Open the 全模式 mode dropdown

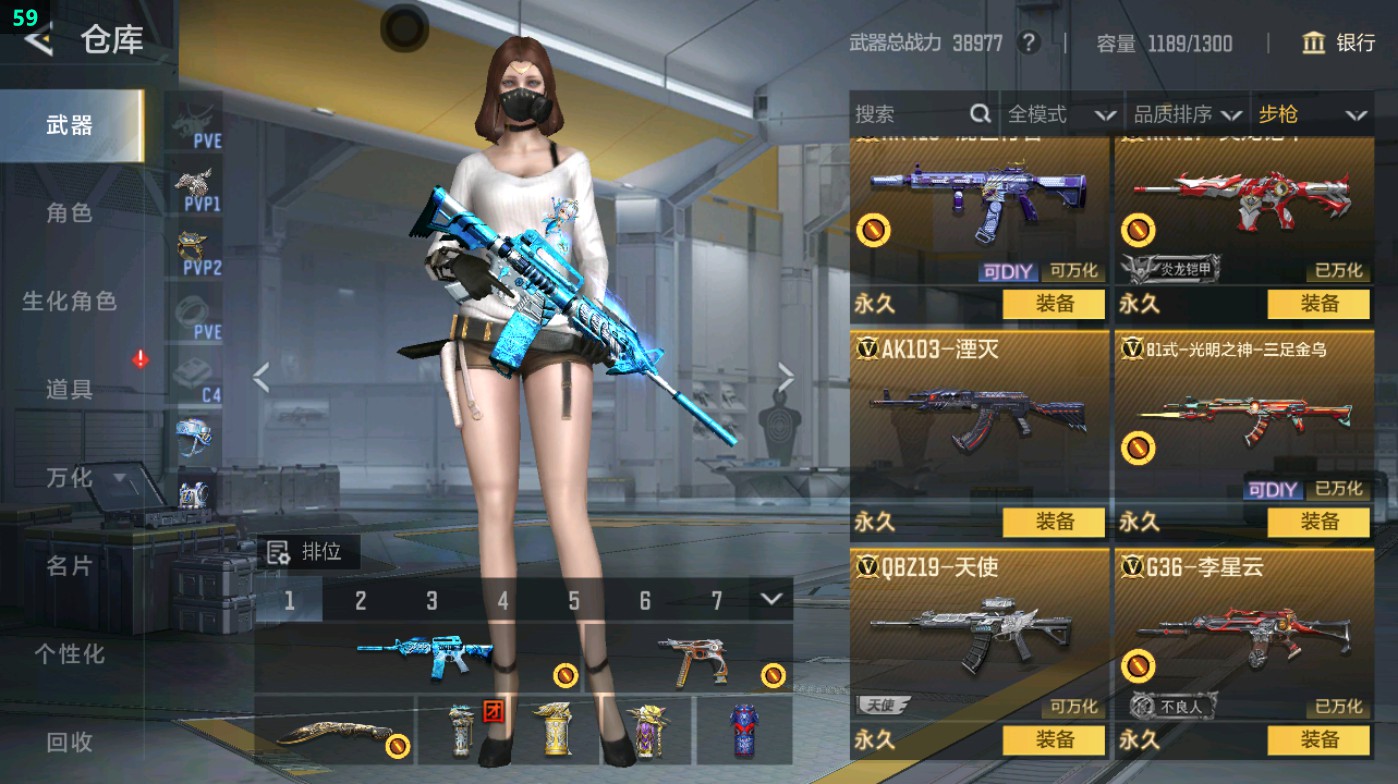click(x=1060, y=115)
